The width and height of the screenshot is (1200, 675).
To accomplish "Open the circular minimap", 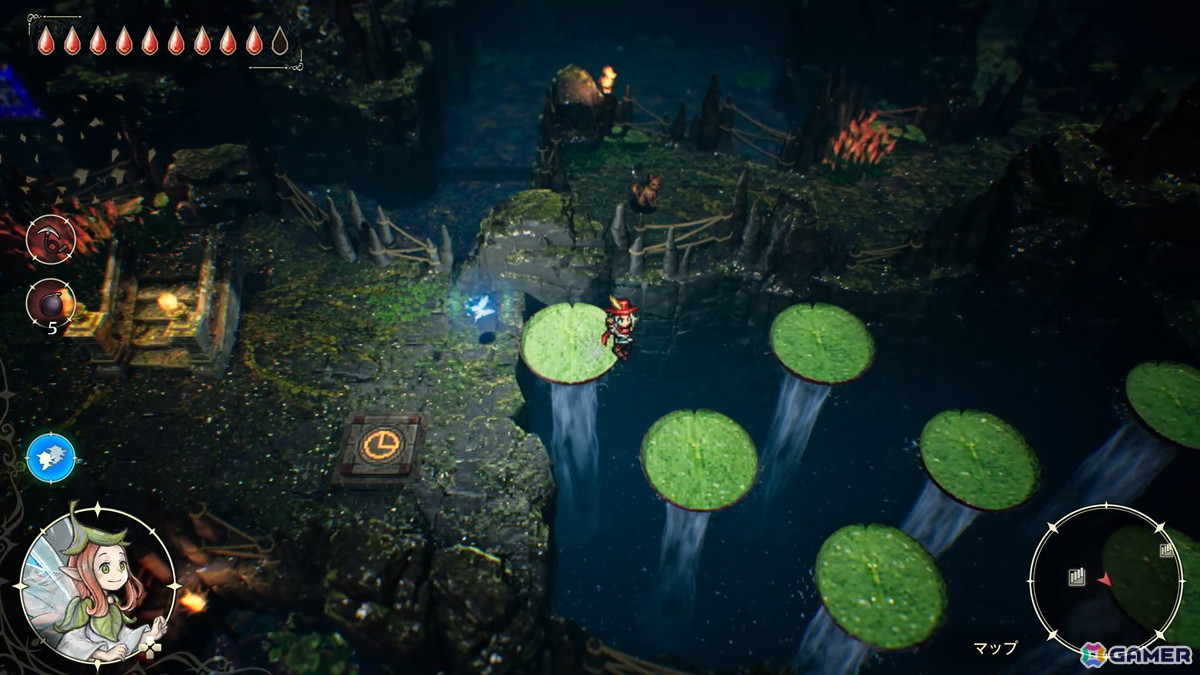I will [1105, 579].
